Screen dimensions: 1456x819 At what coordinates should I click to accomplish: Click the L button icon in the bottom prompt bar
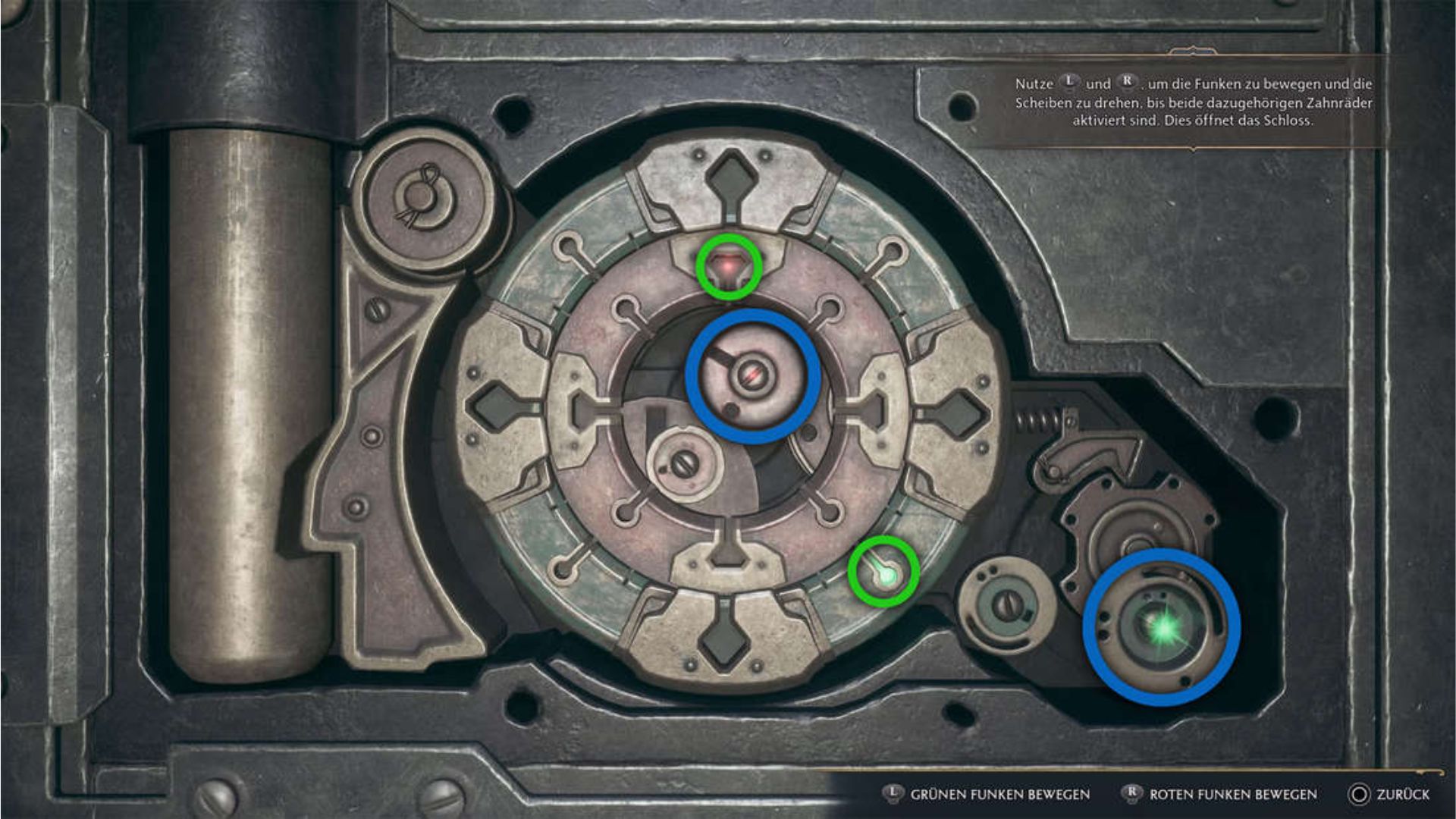893,794
